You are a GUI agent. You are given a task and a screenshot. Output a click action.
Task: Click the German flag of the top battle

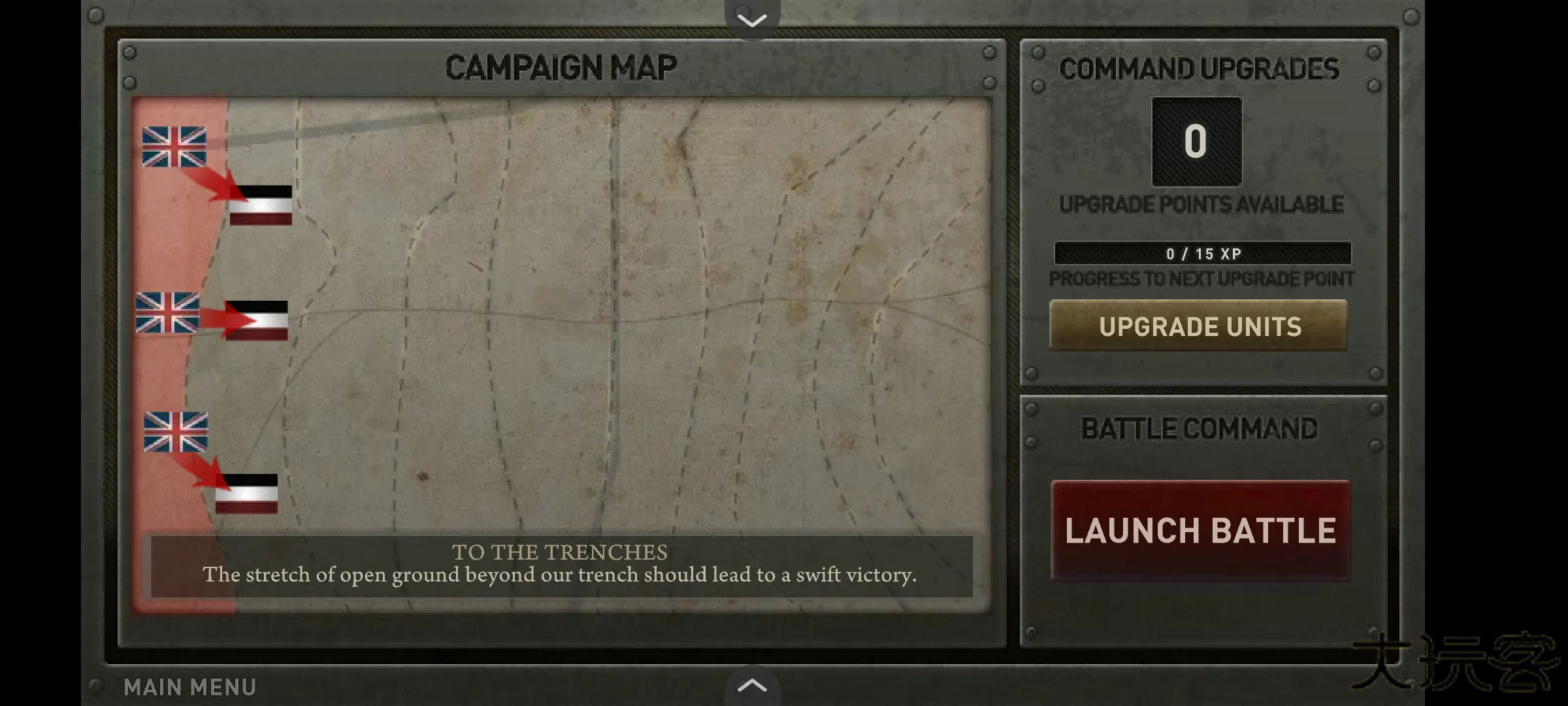(261, 206)
